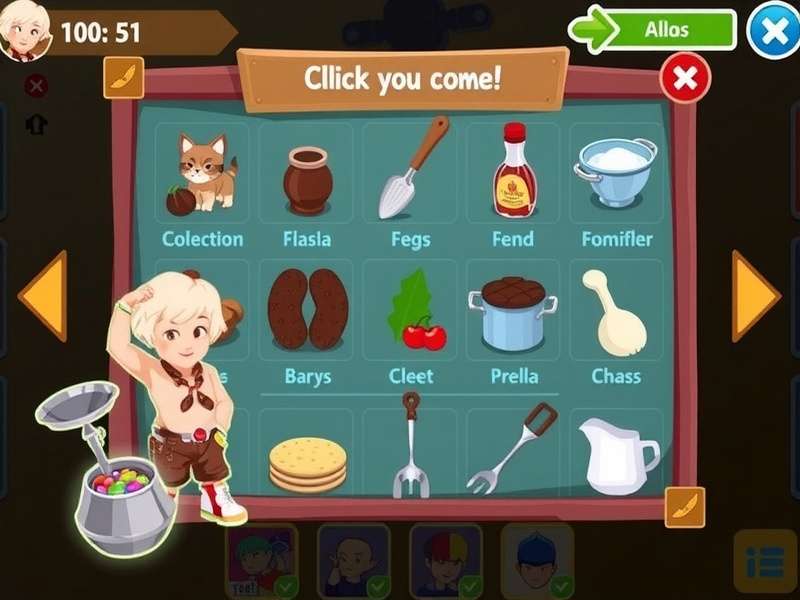Viewport: 800px width, 600px height.
Task: Close the panel with the red X
Action: [x=685, y=78]
